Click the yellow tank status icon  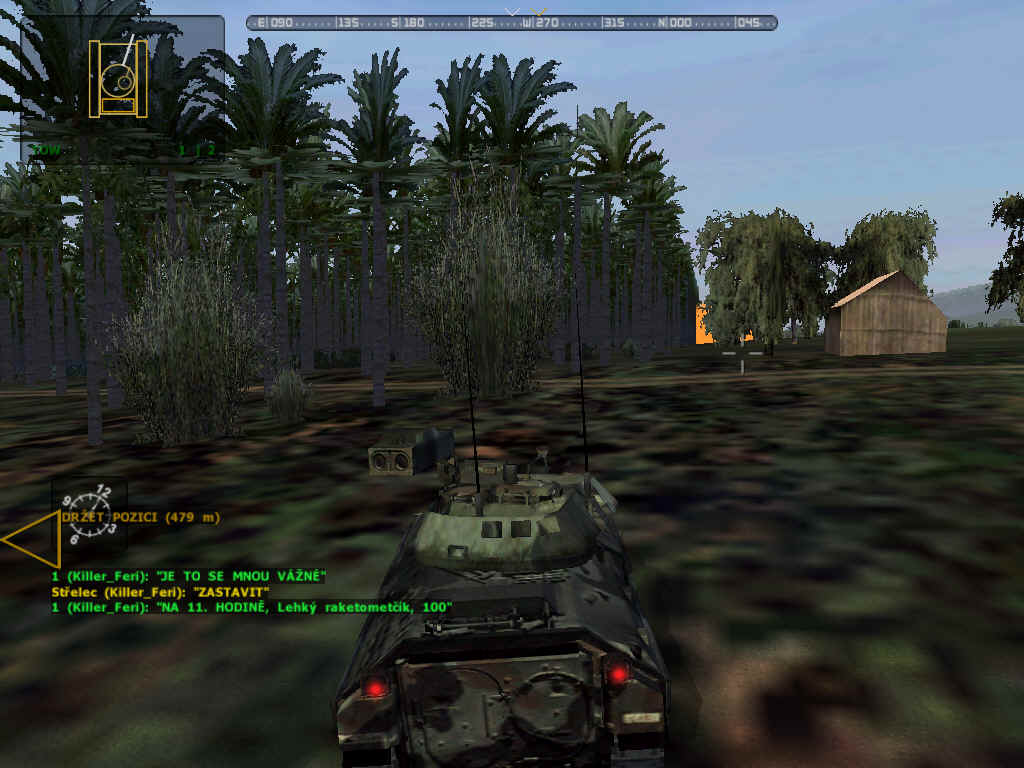tap(118, 78)
